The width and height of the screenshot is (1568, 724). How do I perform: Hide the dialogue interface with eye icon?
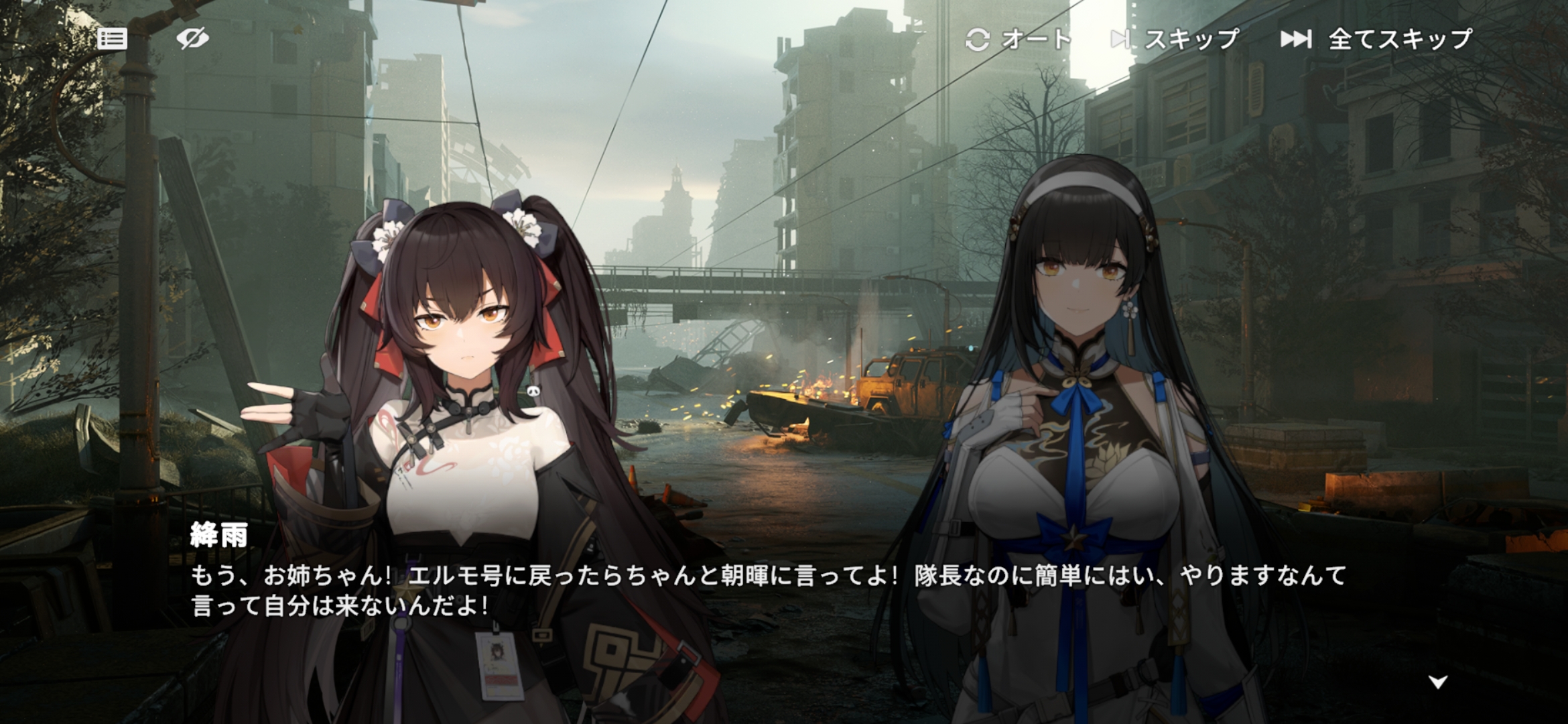(x=192, y=39)
